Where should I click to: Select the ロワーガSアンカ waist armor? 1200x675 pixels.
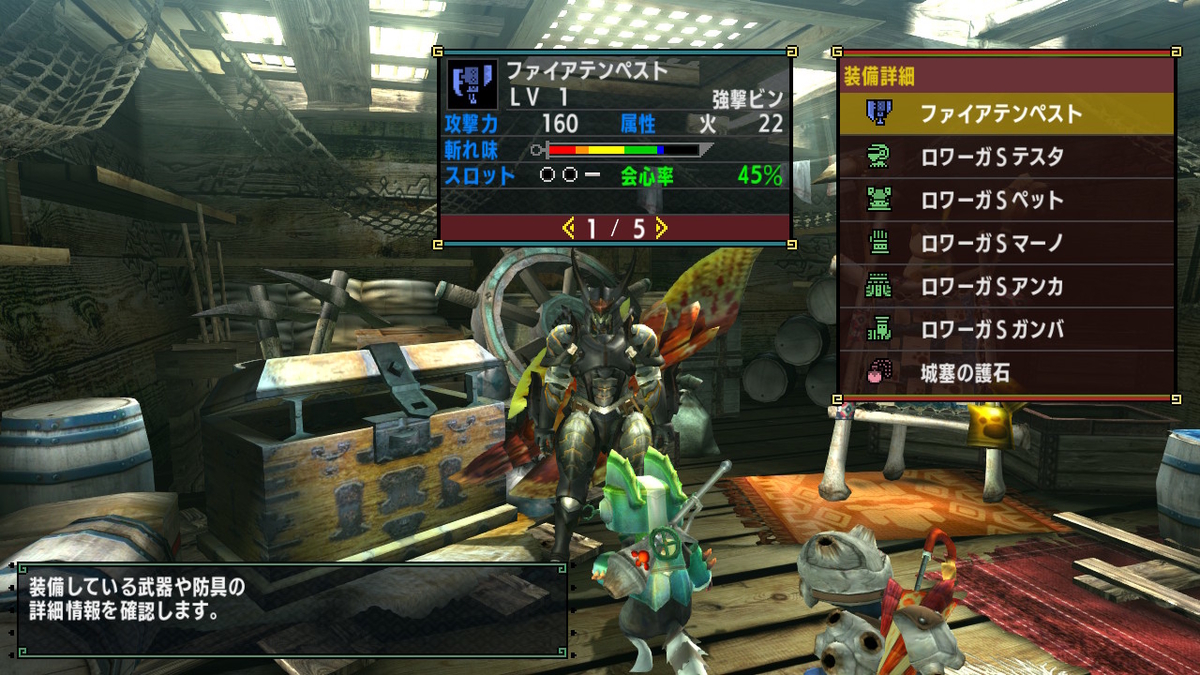pyautogui.click(x=1005, y=287)
